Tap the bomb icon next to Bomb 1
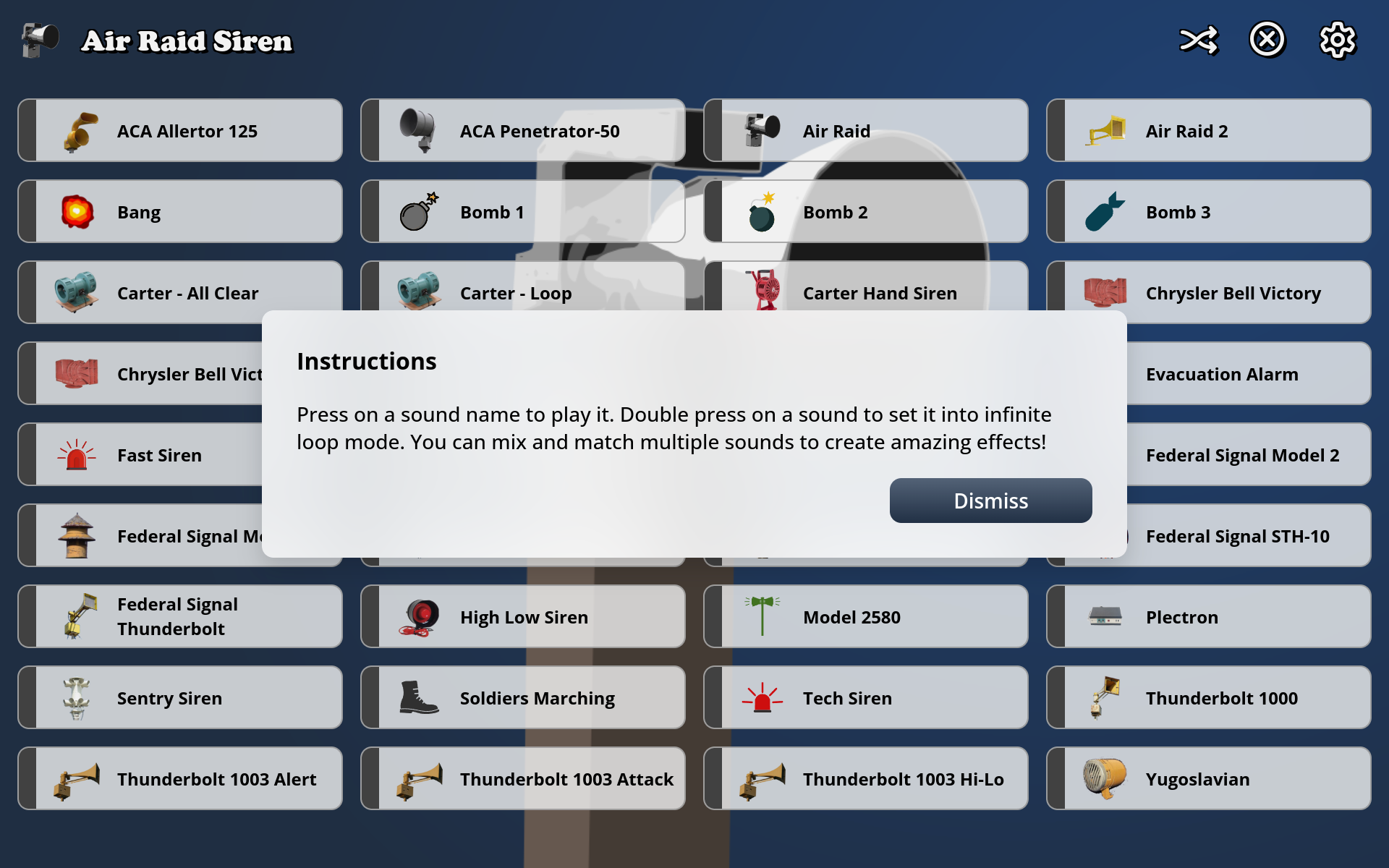 coord(417,211)
